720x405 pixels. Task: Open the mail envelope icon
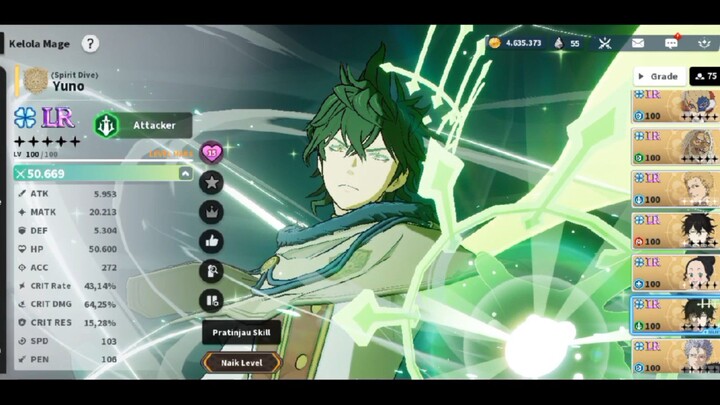pyautogui.click(x=638, y=43)
